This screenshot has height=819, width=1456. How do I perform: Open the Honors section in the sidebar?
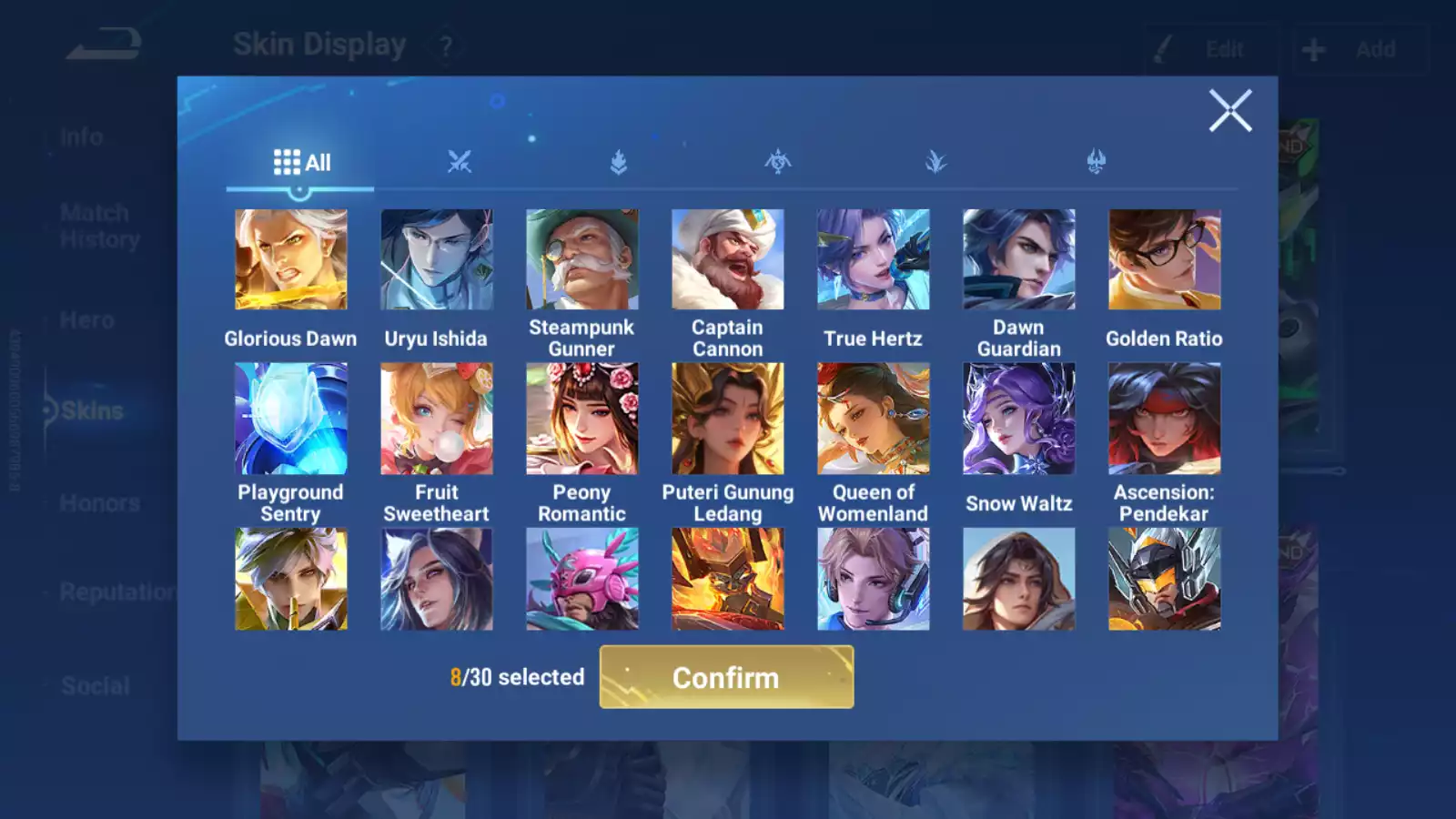pyautogui.click(x=100, y=502)
